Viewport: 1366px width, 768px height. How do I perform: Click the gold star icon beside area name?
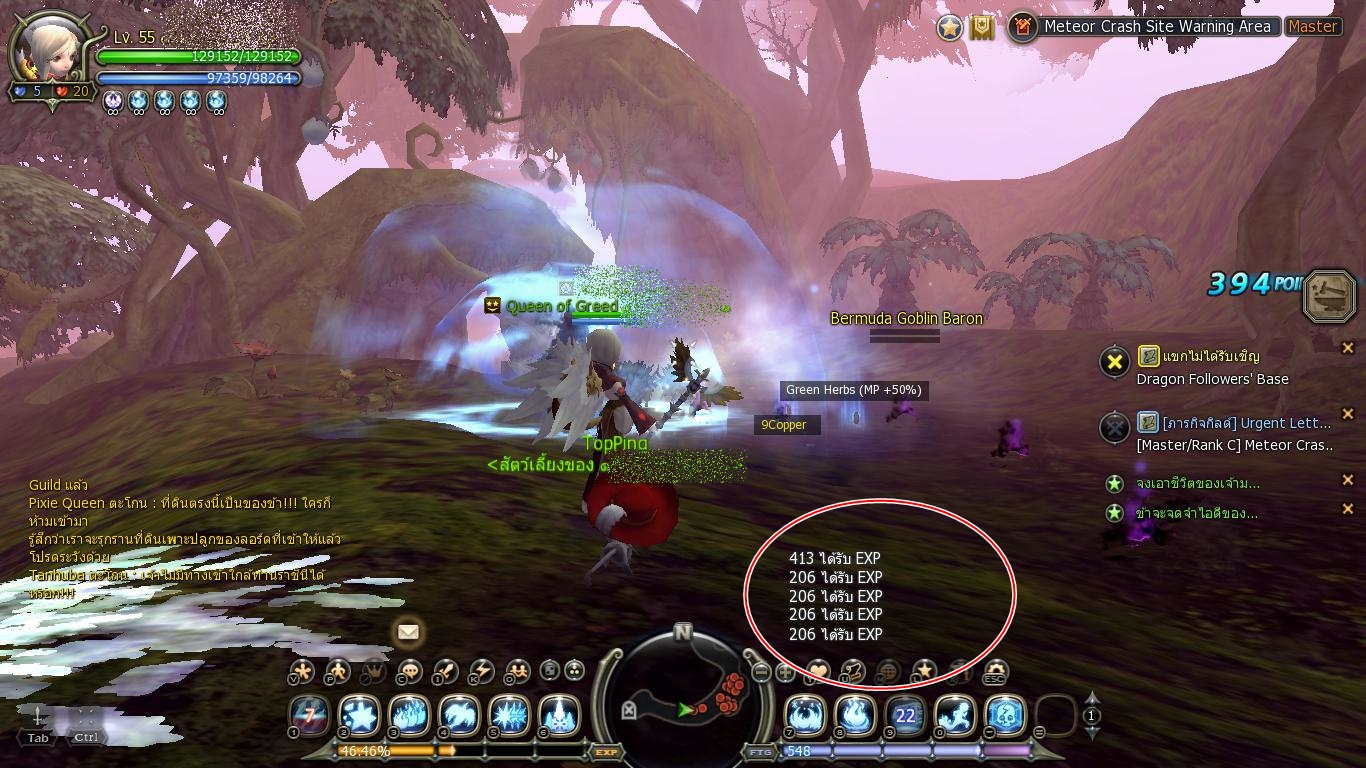coord(950,28)
